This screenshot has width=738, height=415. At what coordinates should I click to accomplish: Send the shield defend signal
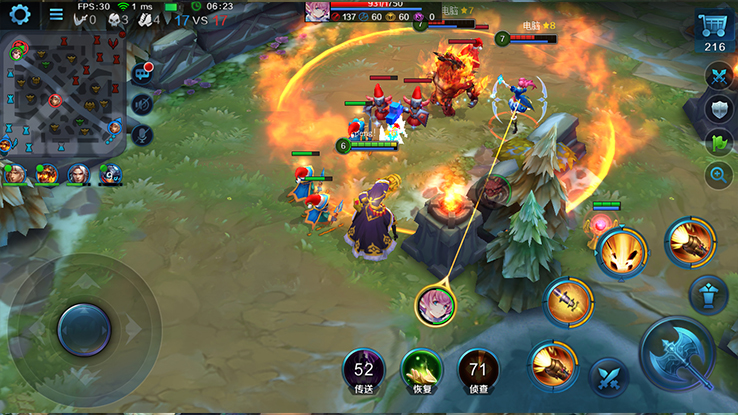[x=719, y=109]
